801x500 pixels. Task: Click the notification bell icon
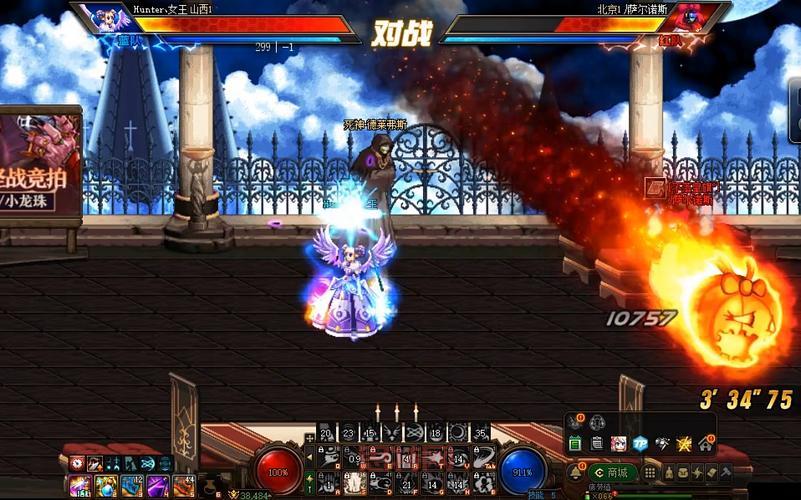(x=577, y=472)
